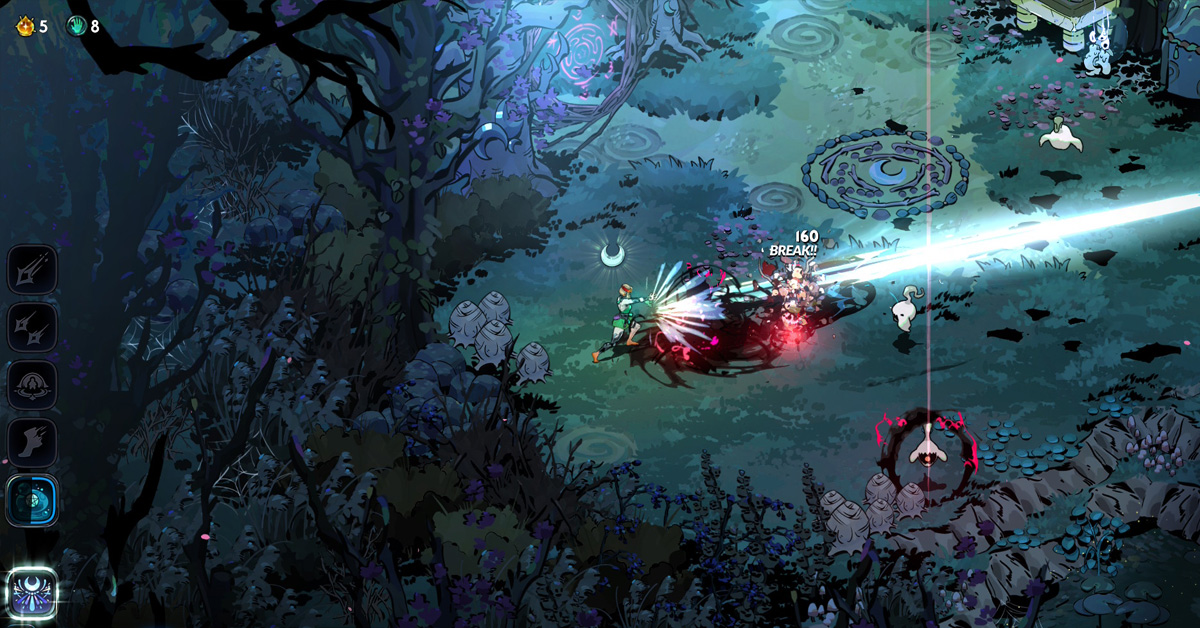Image resolution: width=1200 pixels, height=628 pixels.
Task: Select the Special boon slot with two projectiles
Action: 32,327
